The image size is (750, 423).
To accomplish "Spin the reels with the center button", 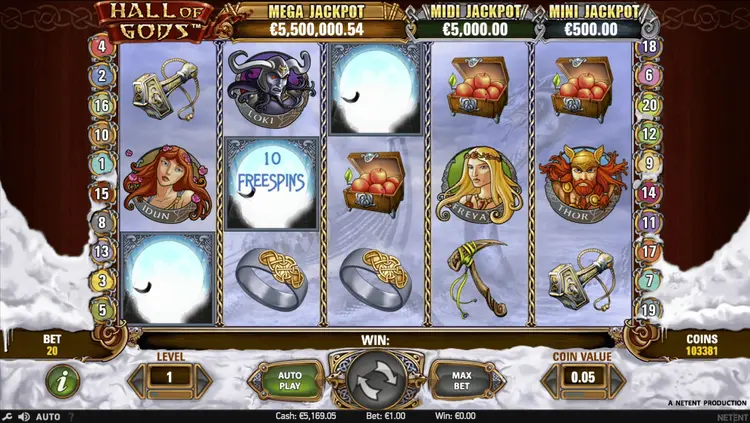I will (376, 380).
